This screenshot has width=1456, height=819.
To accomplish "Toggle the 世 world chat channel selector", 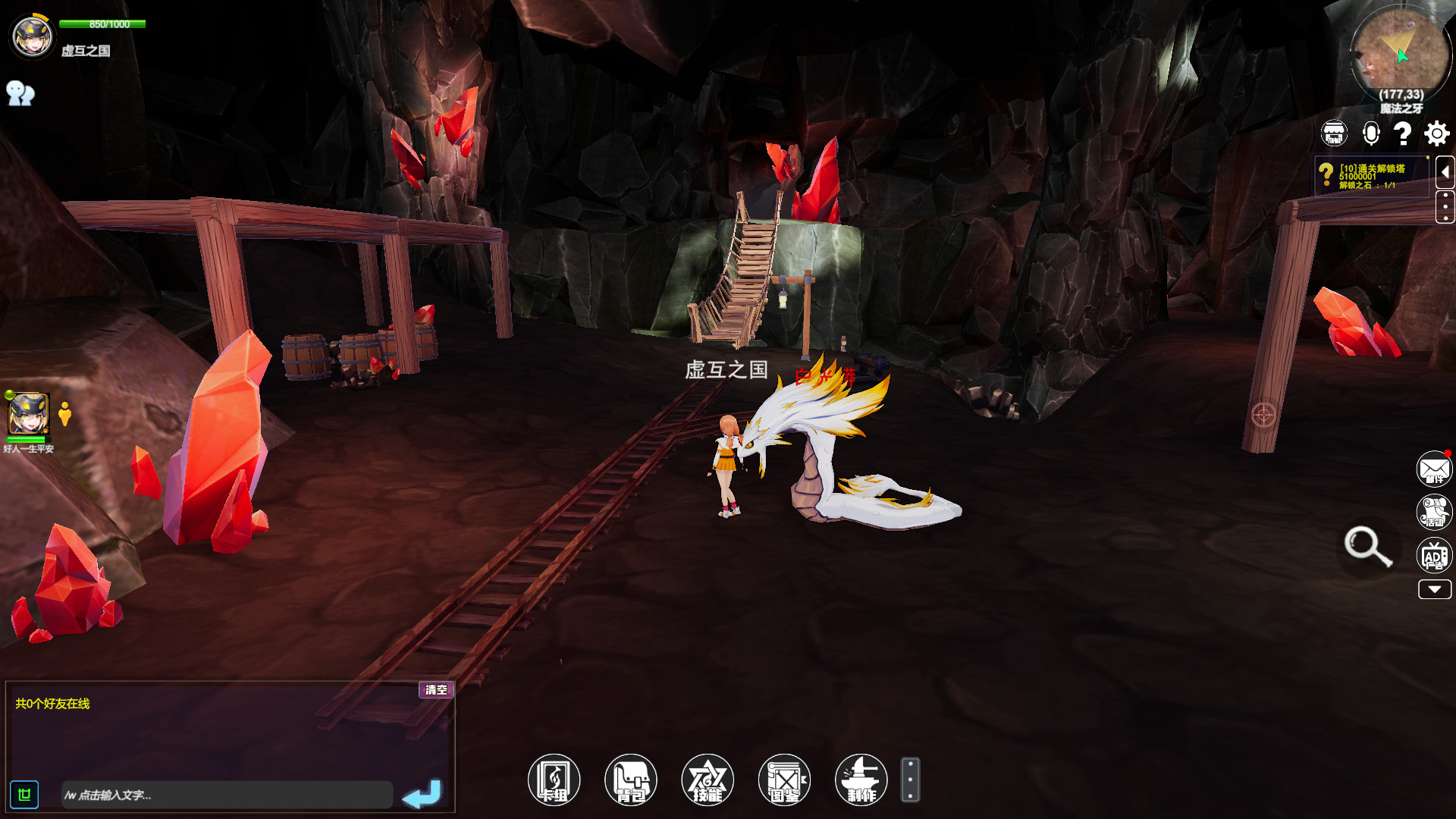I will point(25,794).
